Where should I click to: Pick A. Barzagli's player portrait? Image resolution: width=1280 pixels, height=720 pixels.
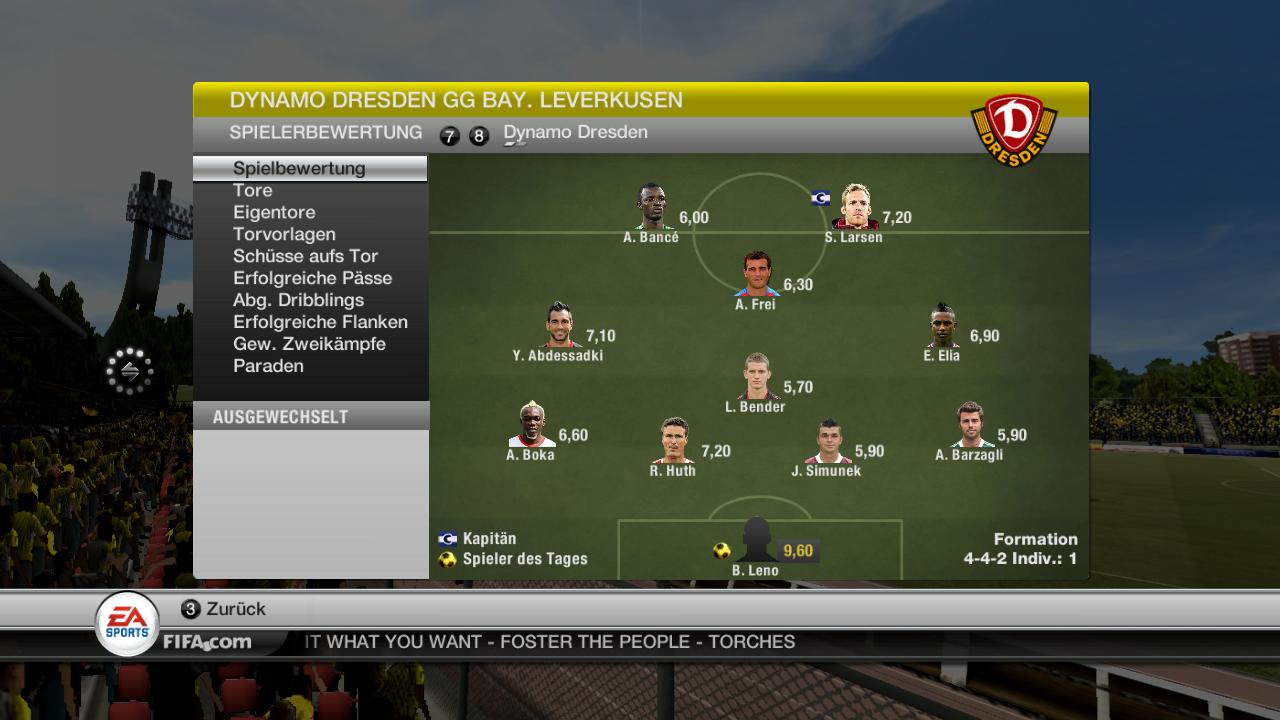[x=969, y=425]
